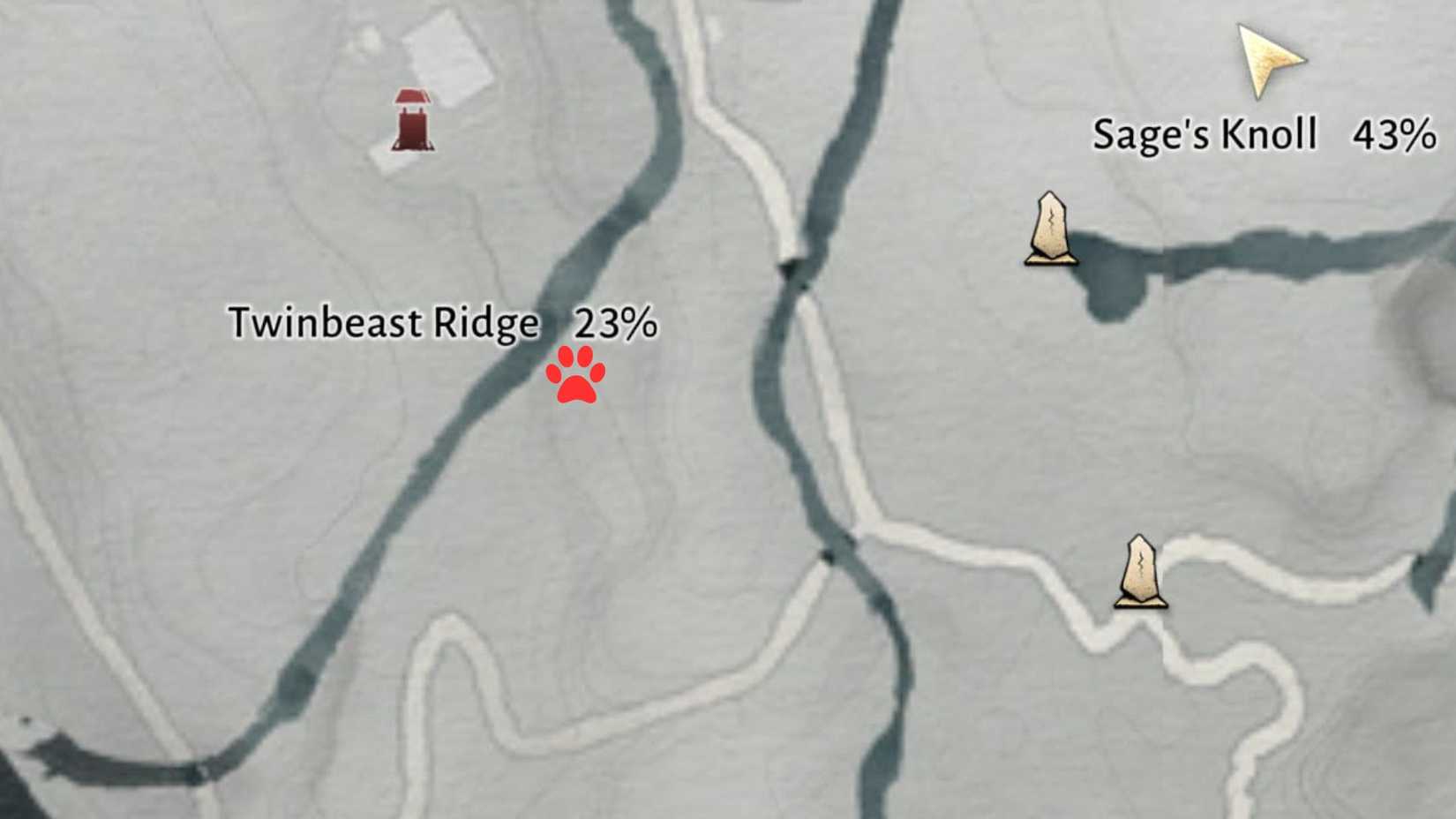Click the golden player position arrow

pyautogui.click(x=1266, y=57)
